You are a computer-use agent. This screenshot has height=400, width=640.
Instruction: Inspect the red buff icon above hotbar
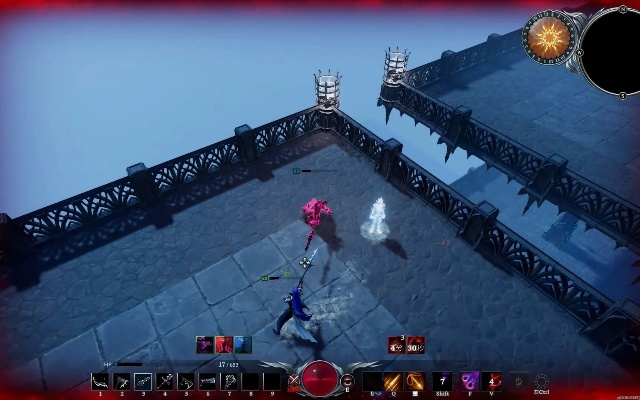click(x=224, y=345)
